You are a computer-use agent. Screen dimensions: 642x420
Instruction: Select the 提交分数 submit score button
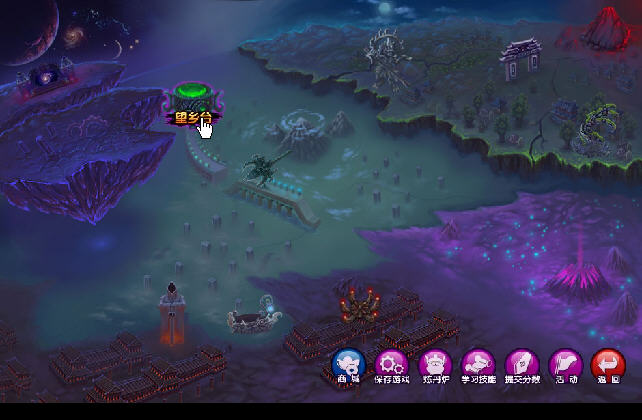point(522,364)
